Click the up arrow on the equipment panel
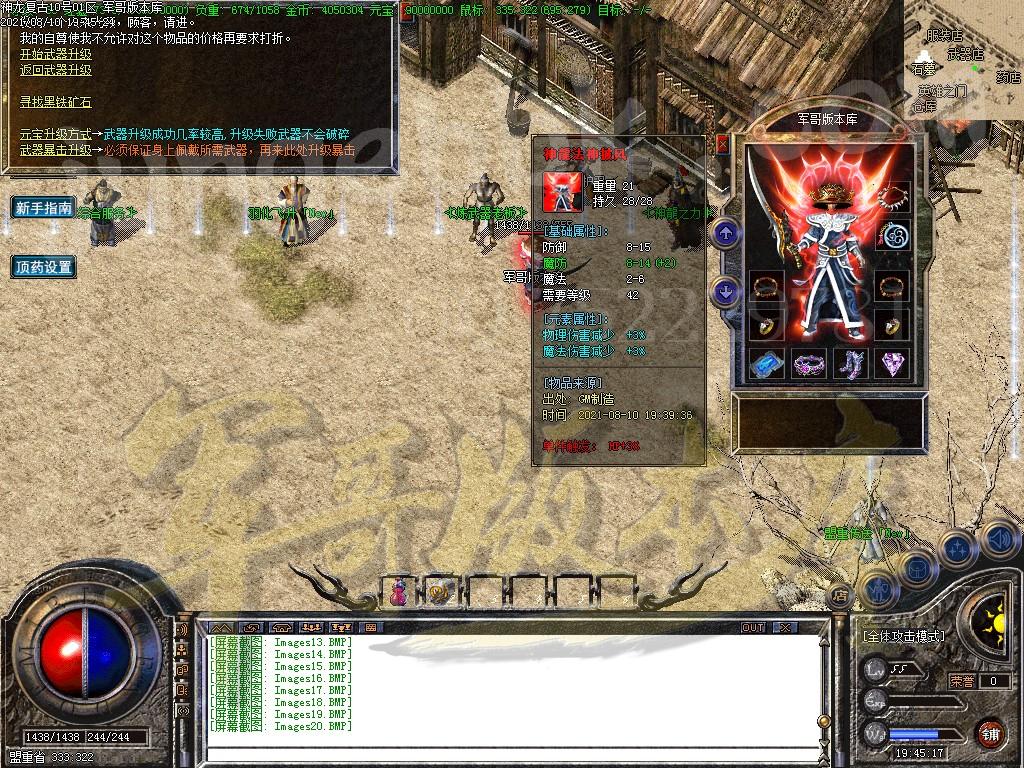 pyautogui.click(x=726, y=234)
